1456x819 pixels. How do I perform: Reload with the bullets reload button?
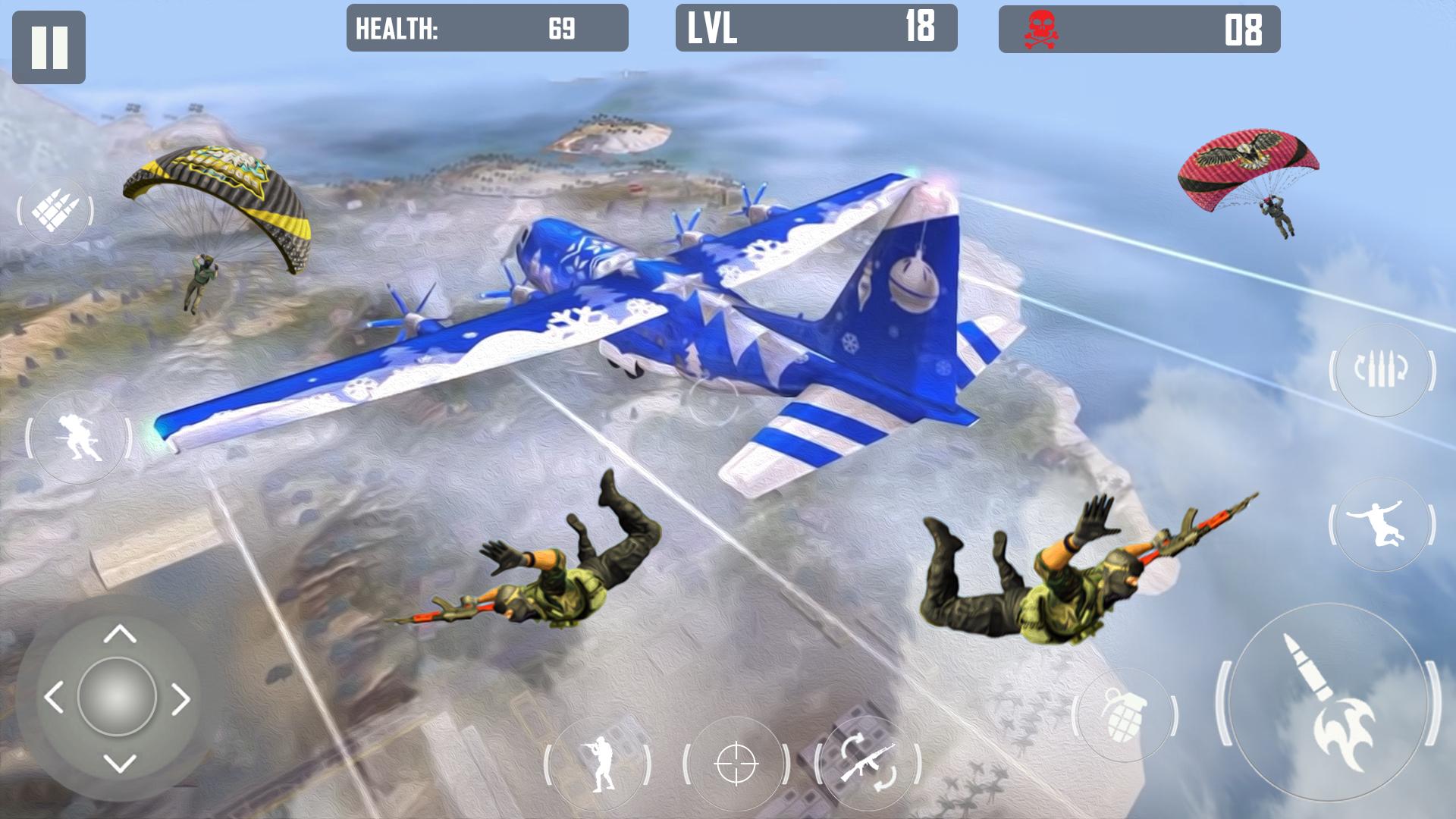pos(1382,370)
